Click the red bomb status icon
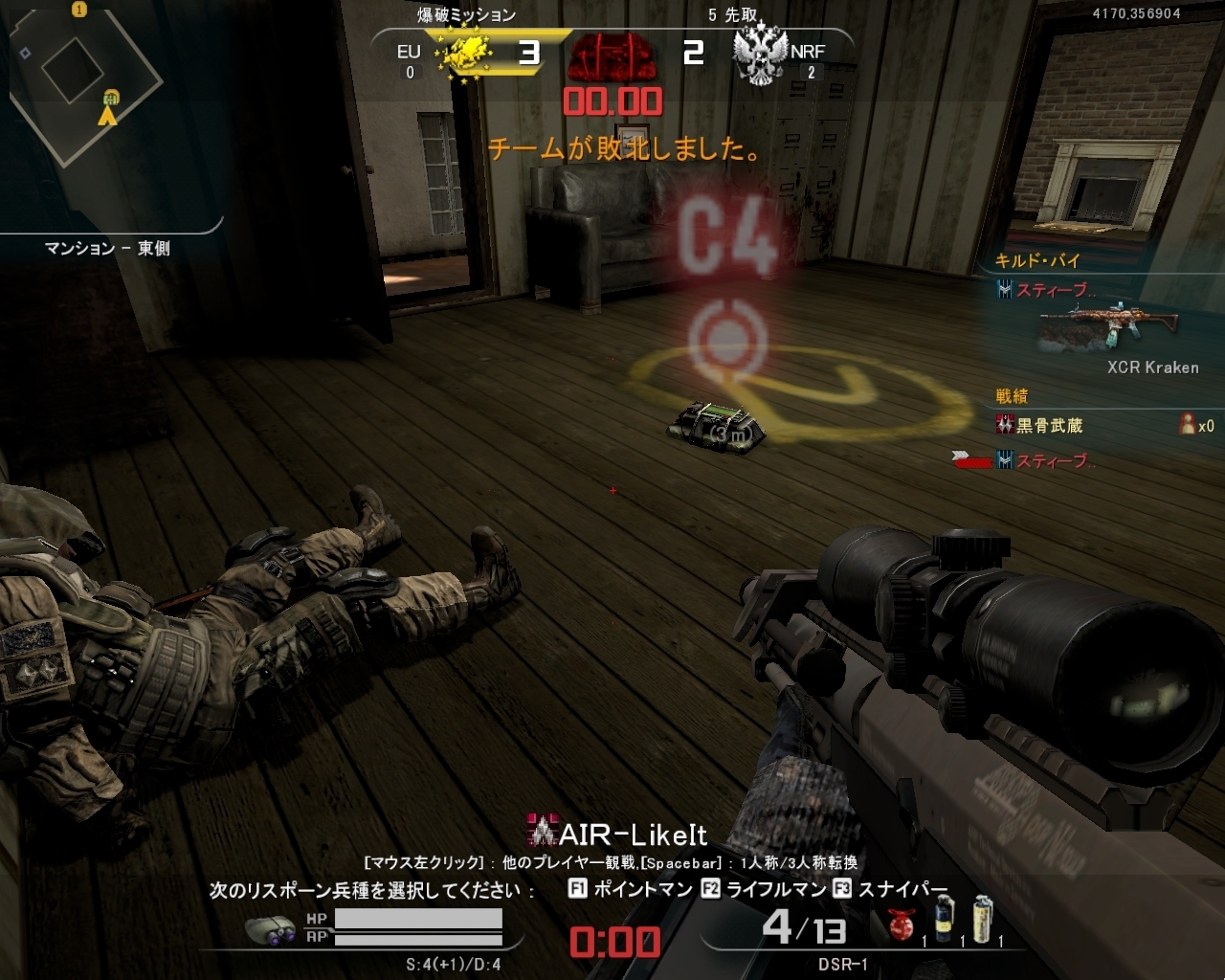The image size is (1225, 980). (611, 56)
